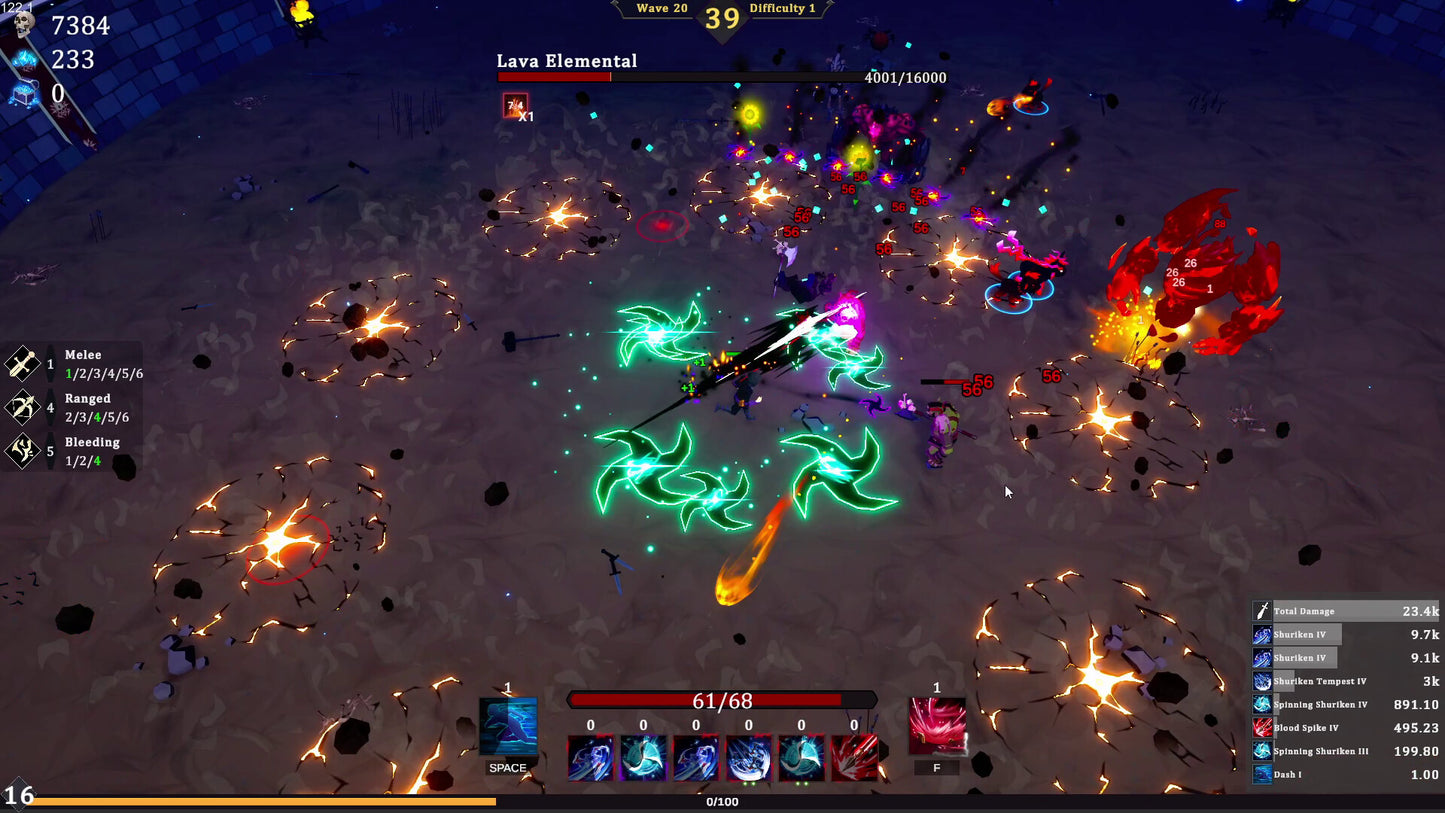Click the Ranged trait bow icon
Viewport: 1445px width, 813px height.
pos(22,408)
